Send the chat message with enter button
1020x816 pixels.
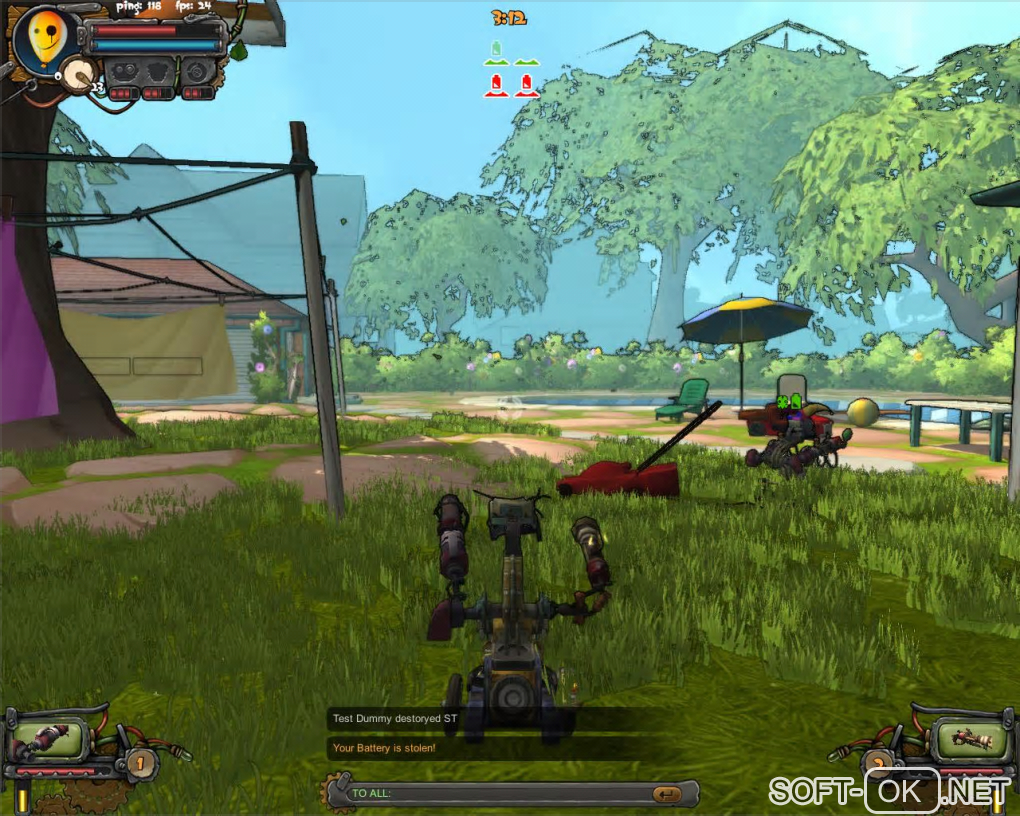[665, 794]
